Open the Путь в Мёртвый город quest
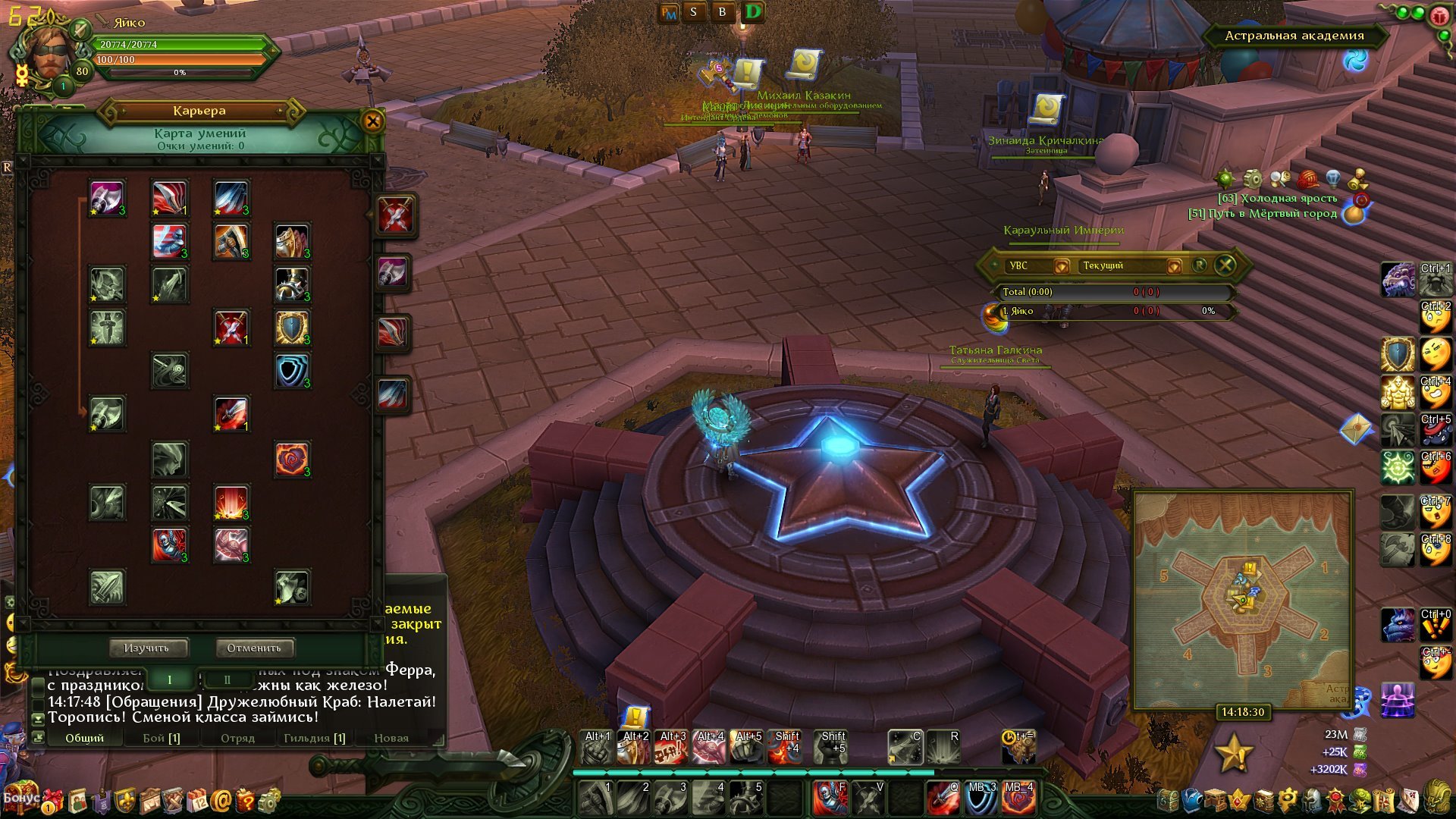 pos(1271,214)
